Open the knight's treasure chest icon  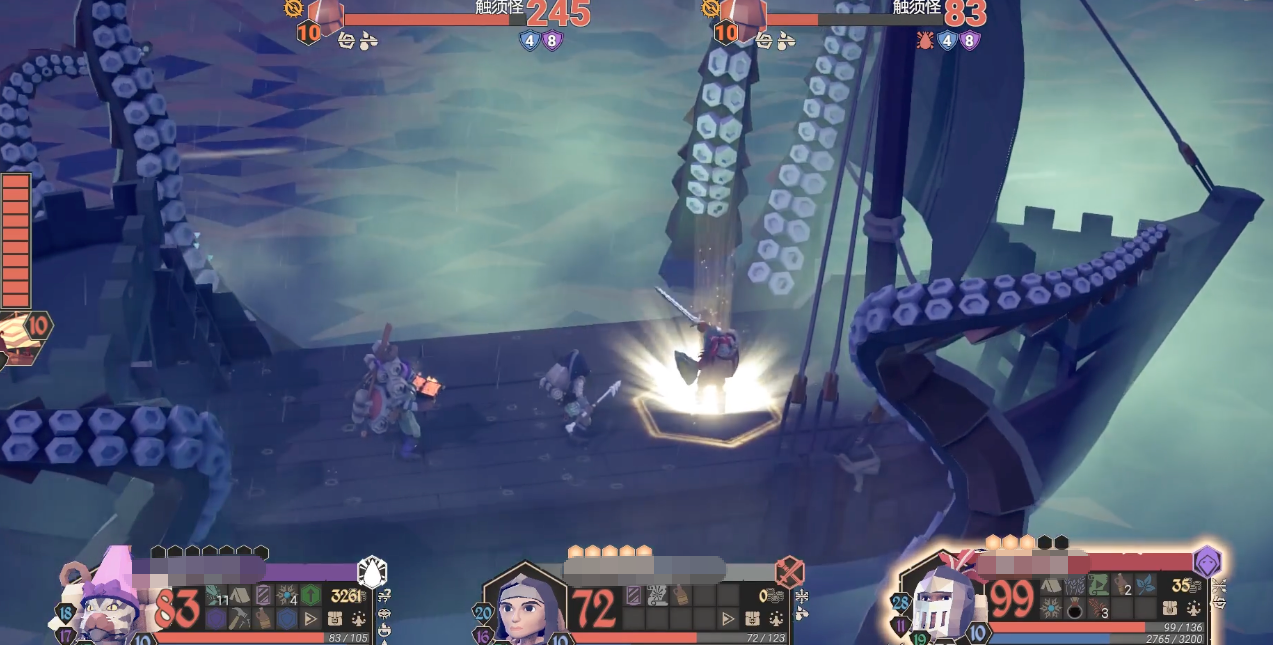[x=1171, y=608]
